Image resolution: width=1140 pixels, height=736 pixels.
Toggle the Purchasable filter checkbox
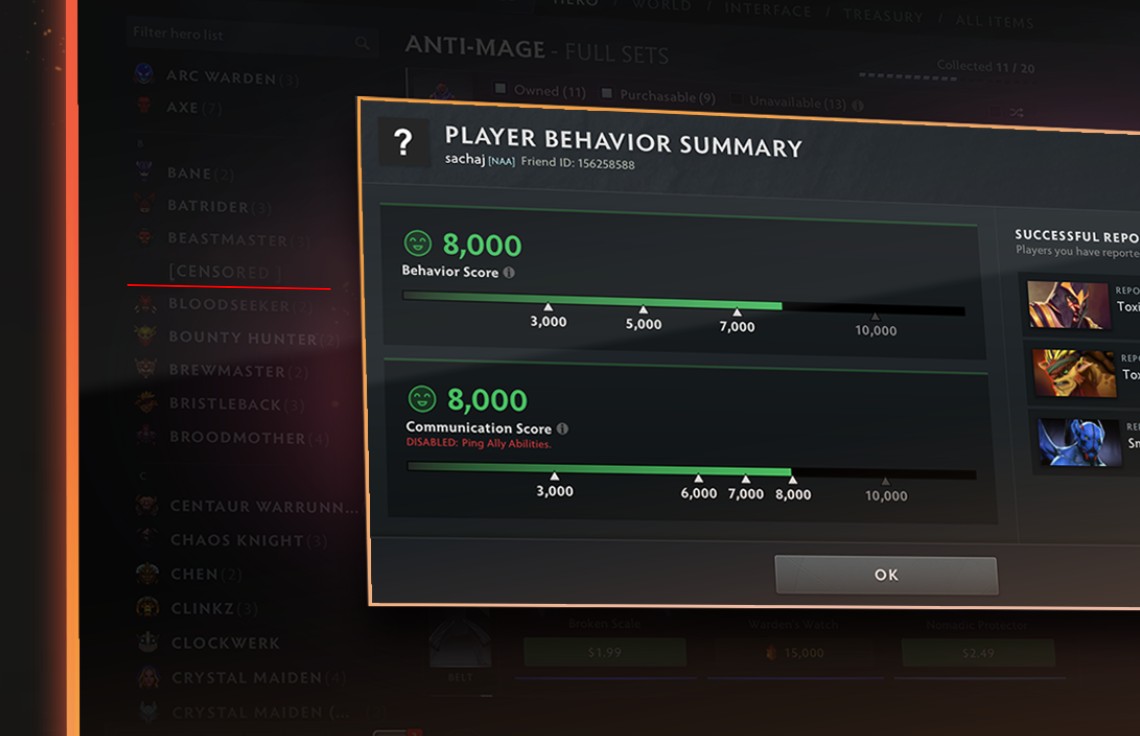[x=607, y=95]
